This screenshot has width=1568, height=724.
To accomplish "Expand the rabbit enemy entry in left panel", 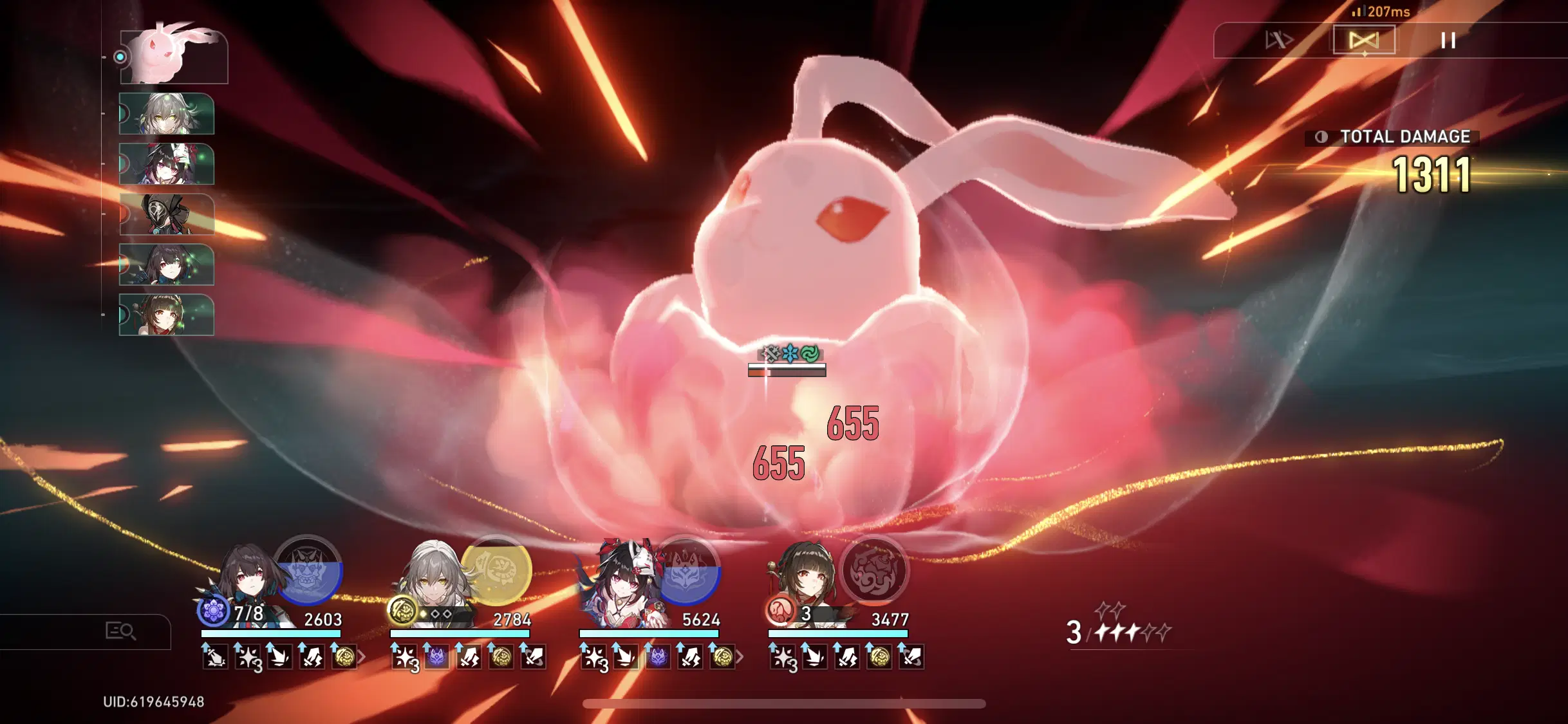I will point(120,57).
